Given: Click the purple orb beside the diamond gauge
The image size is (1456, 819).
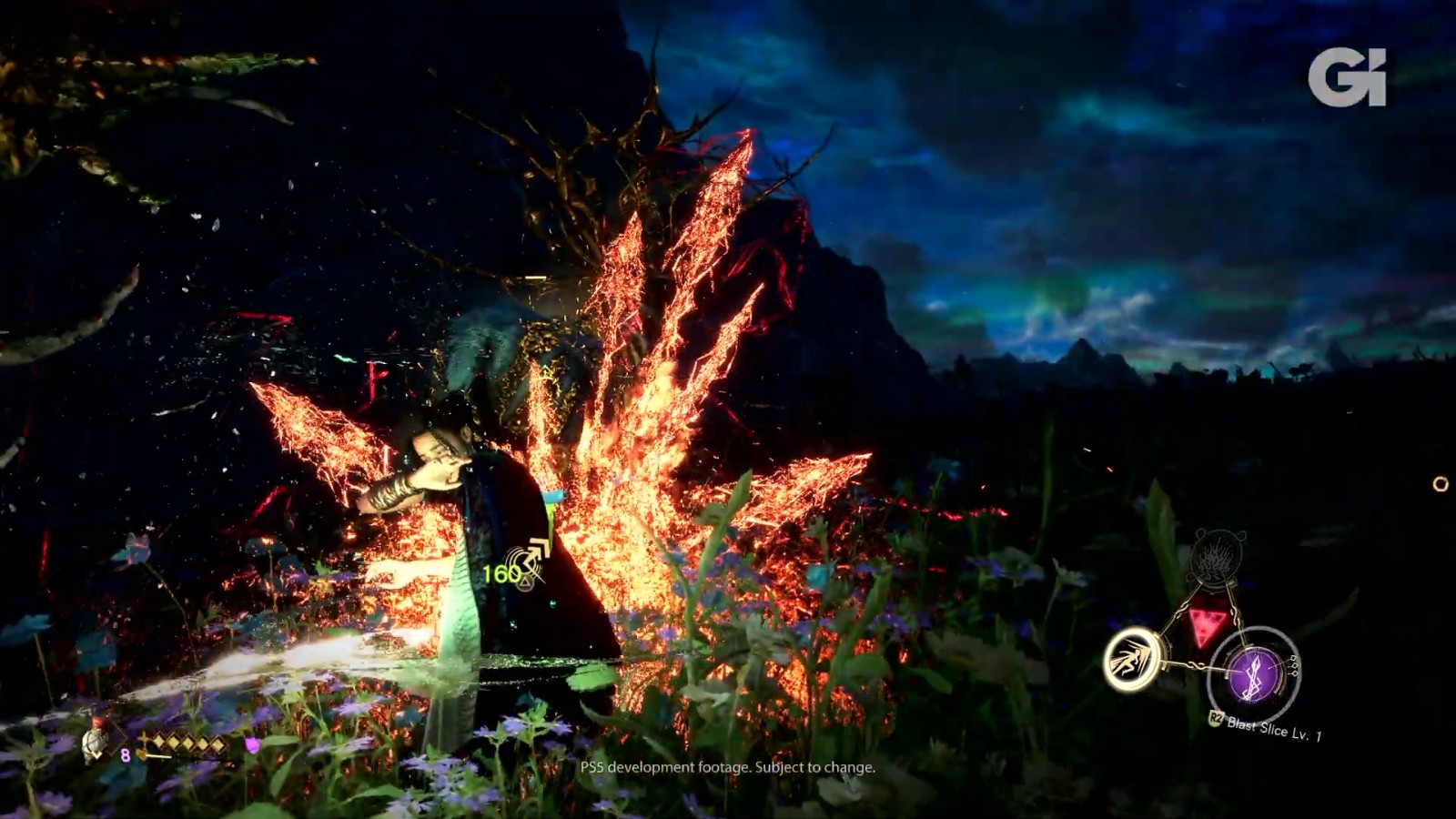Looking at the screenshot, I should [x=251, y=746].
